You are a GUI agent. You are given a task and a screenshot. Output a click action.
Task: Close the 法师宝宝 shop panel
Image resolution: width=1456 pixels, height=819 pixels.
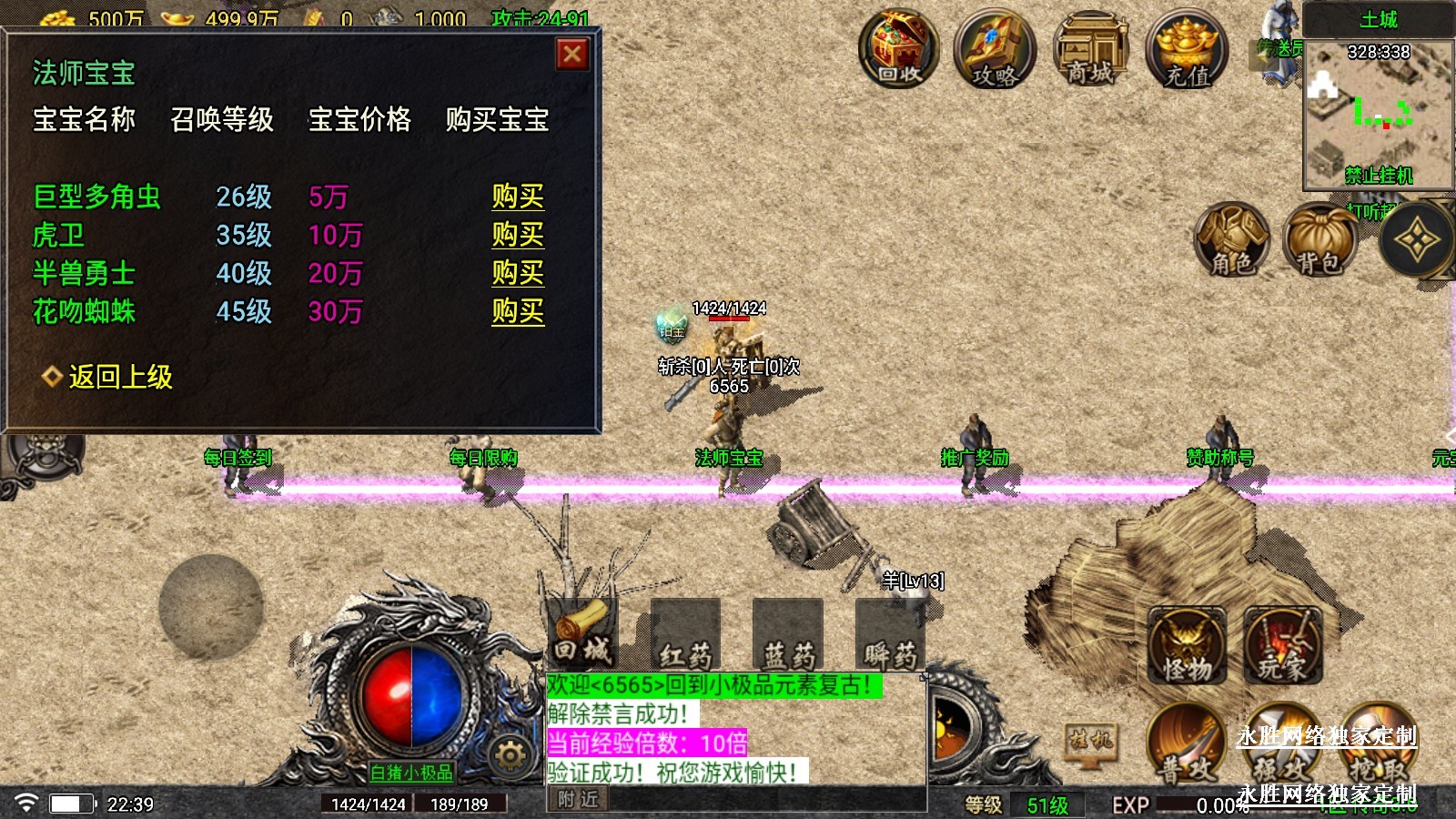click(x=572, y=55)
